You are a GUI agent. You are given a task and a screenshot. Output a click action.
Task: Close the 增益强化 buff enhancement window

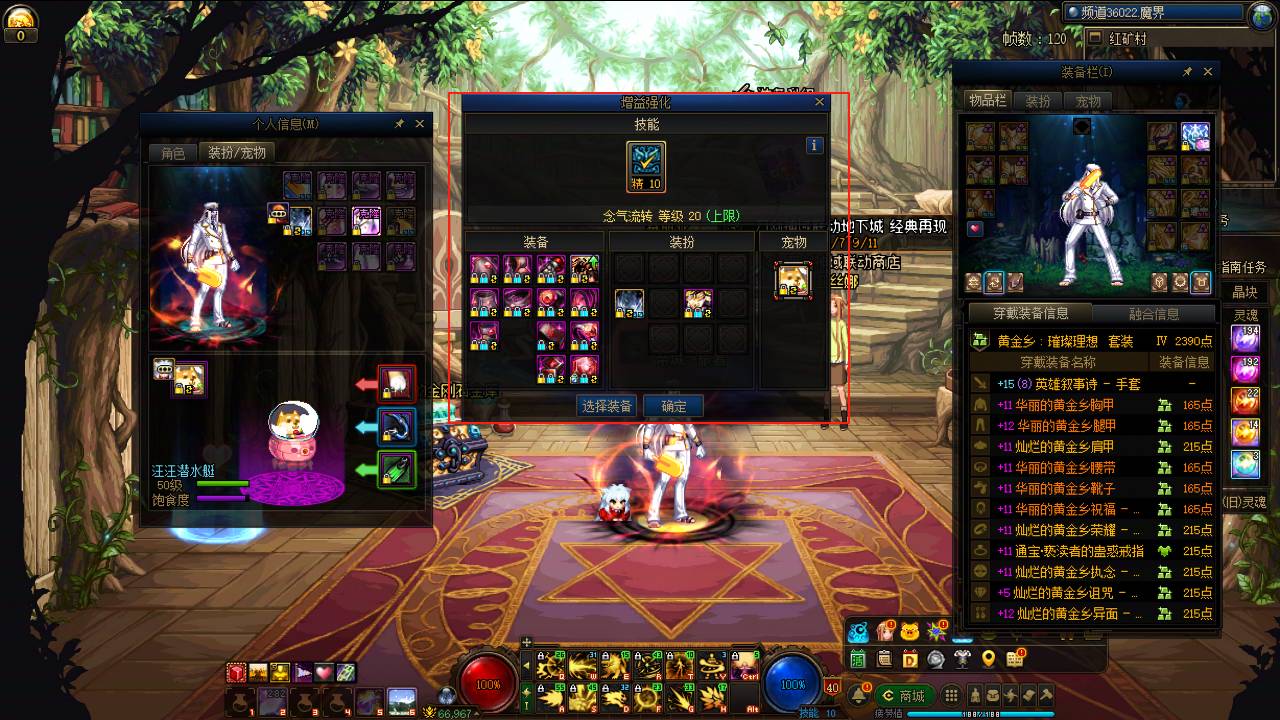click(x=820, y=102)
